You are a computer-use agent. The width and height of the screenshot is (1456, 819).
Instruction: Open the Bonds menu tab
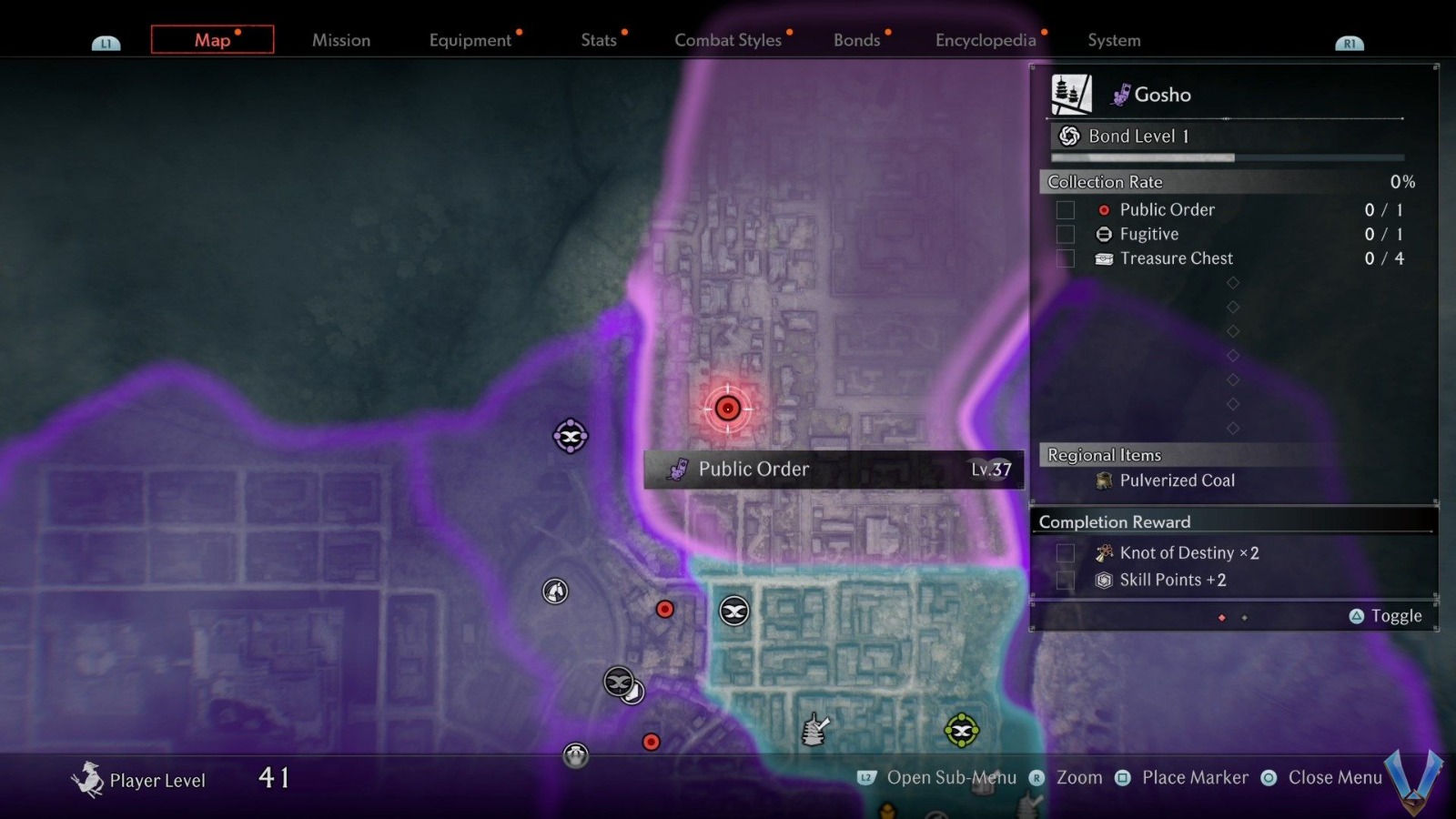(856, 40)
